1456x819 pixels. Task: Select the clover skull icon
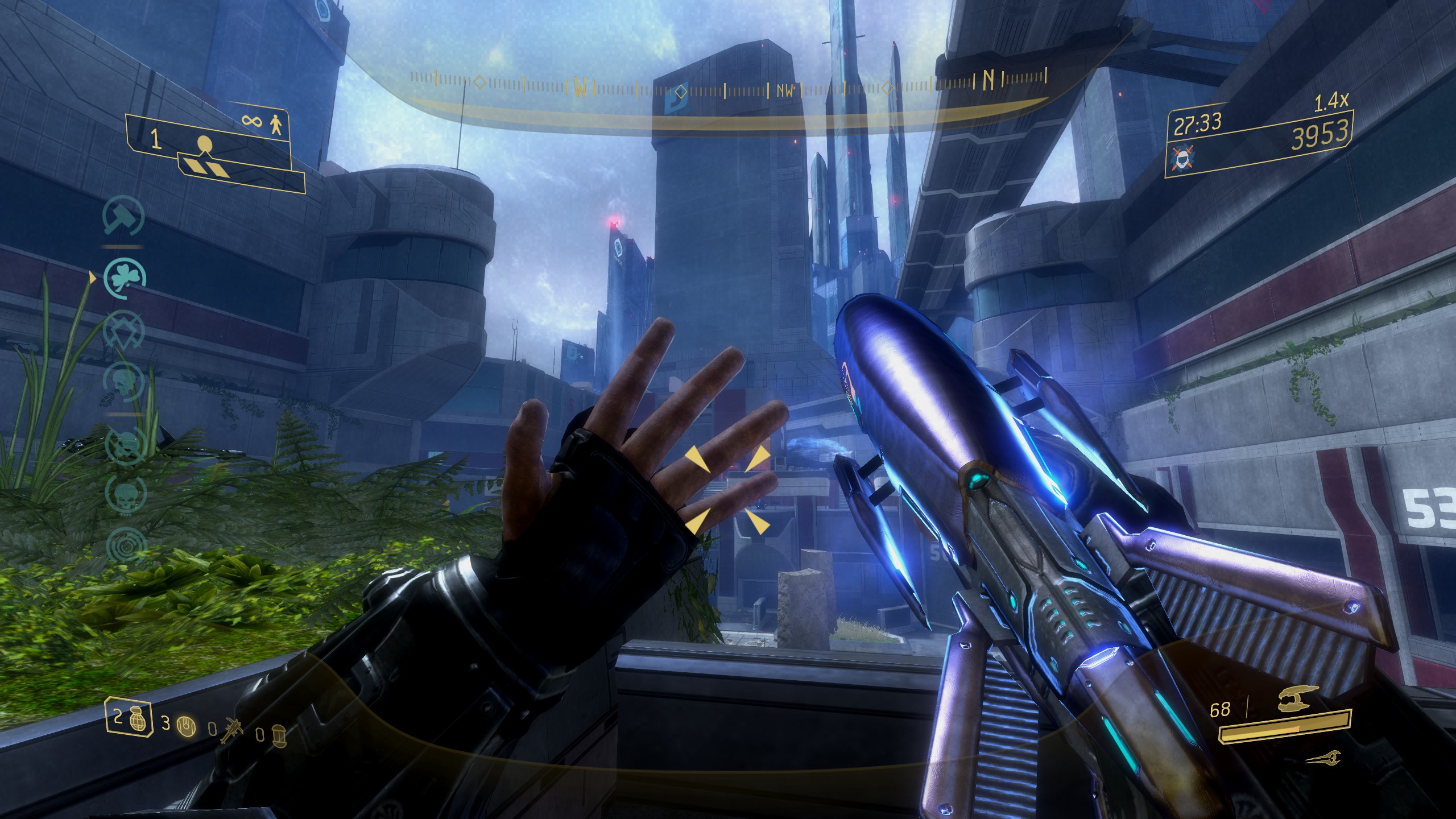[x=125, y=278]
